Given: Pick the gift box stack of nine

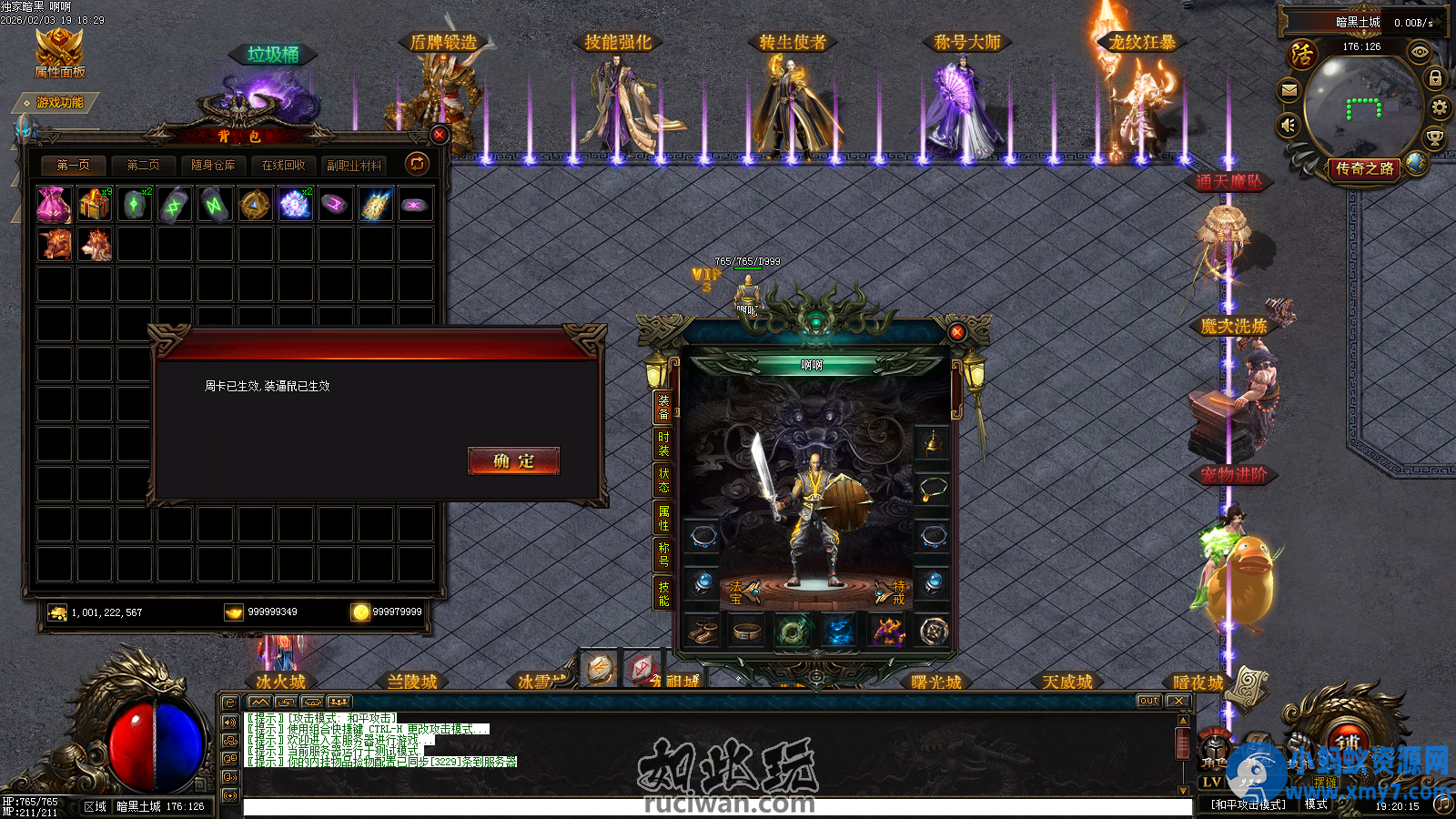Looking at the screenshot, I should (x=94, y=205).
